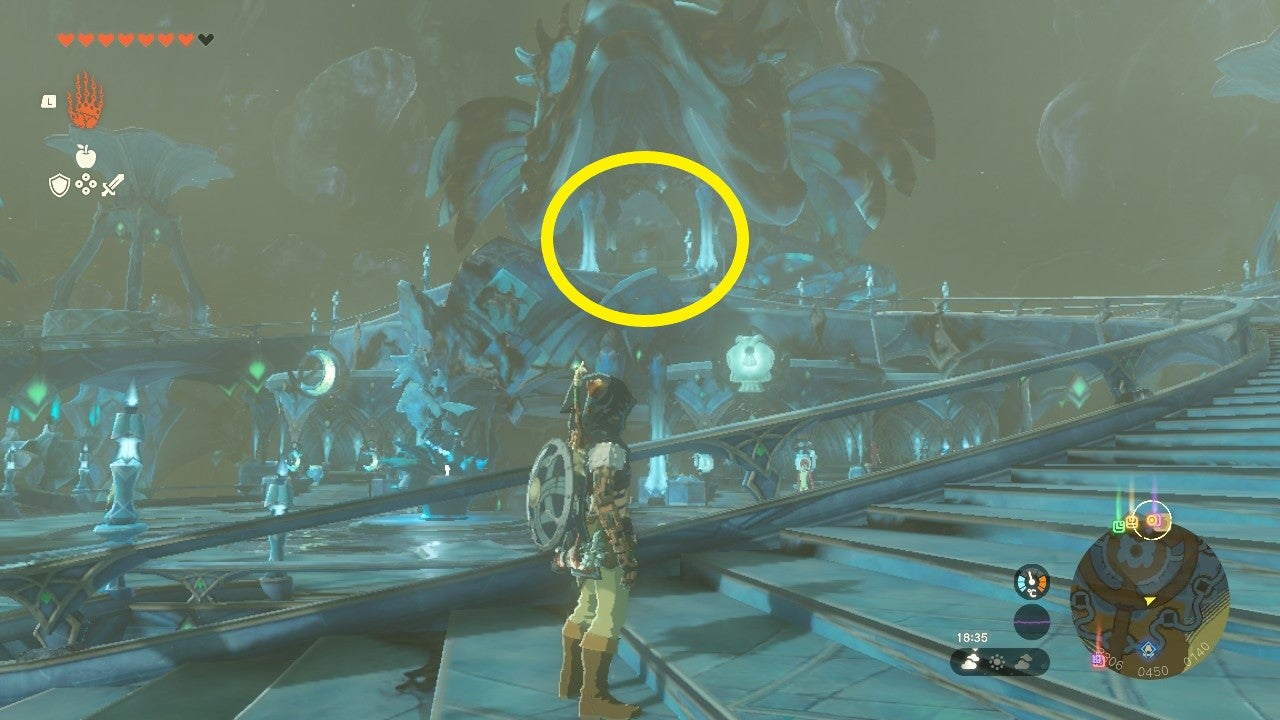Viewport: 1280px width, 720px height.
Task: Click the noise level meter icon
Action: [x=1031, y=619]
